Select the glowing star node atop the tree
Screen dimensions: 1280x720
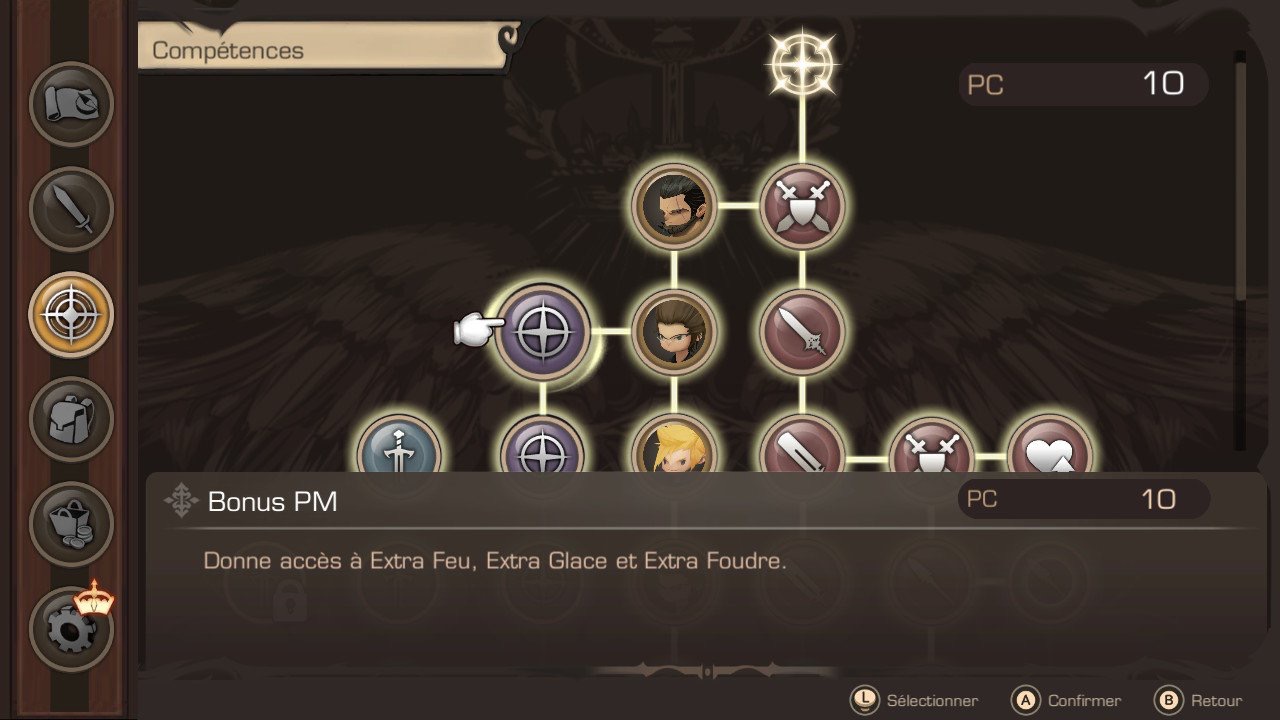802,62
